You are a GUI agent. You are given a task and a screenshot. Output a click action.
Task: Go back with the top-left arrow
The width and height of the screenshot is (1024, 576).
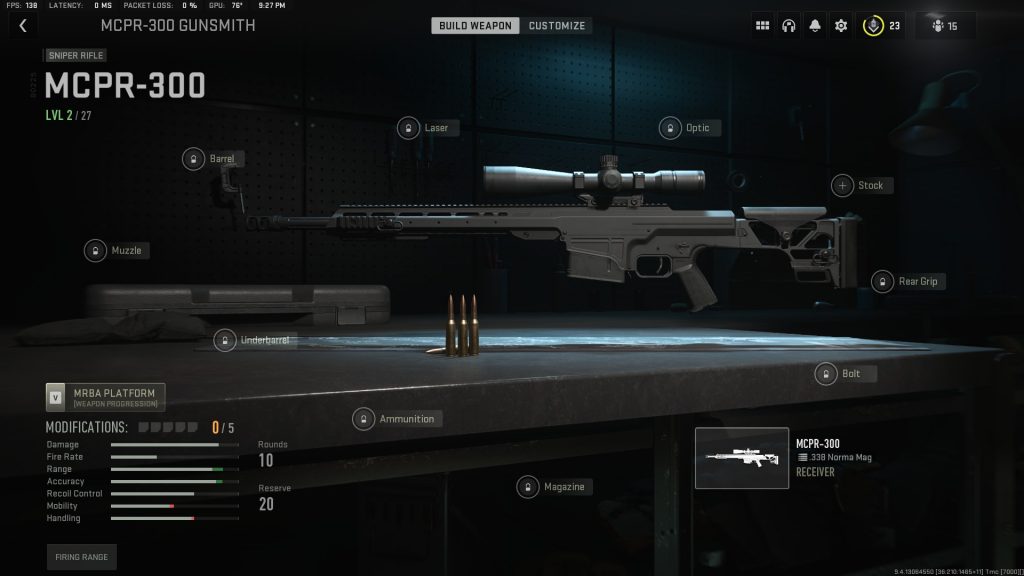tap(22, 25)
